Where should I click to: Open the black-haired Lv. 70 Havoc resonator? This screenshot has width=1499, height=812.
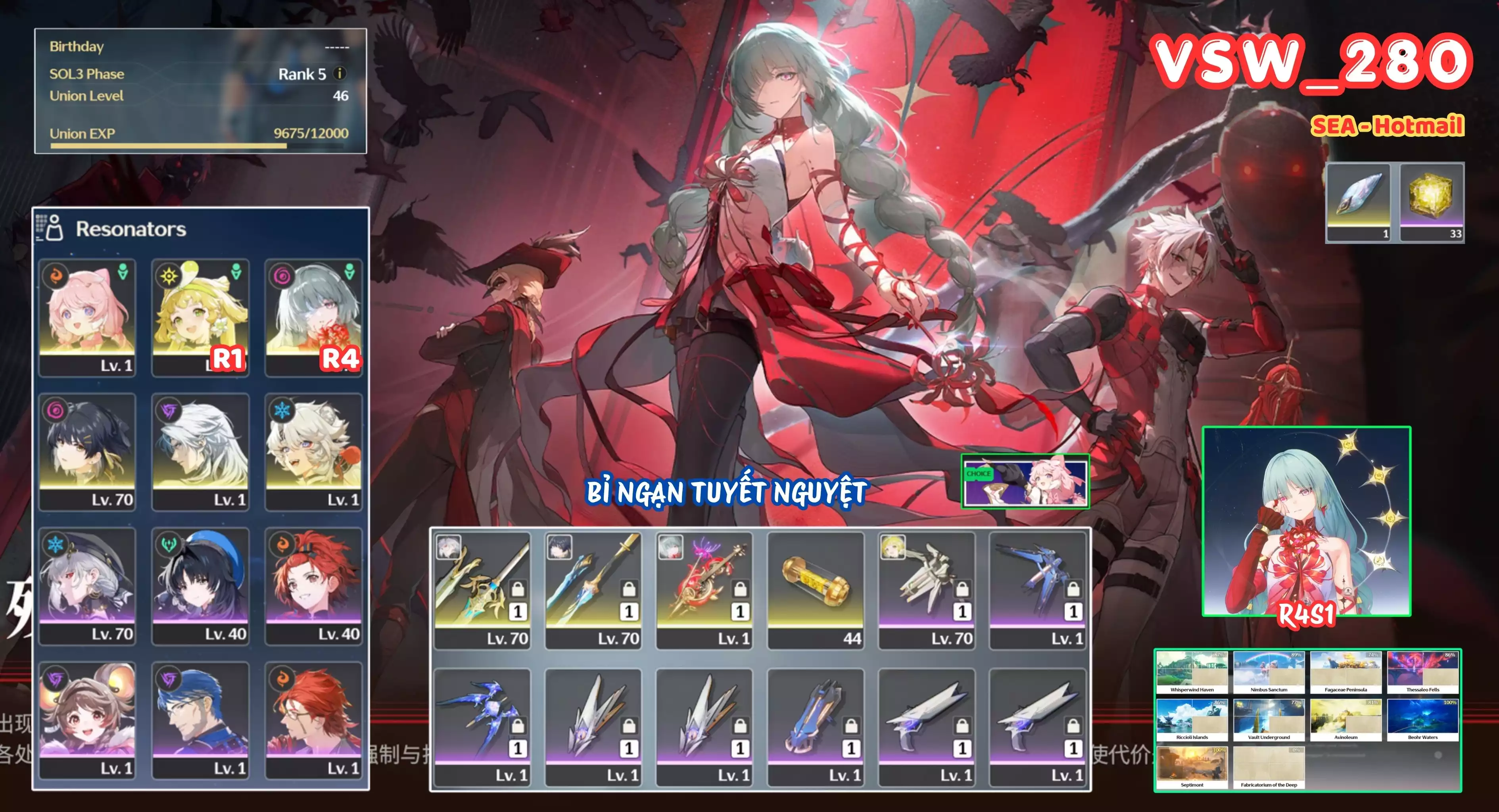click(x=87, y=452)
